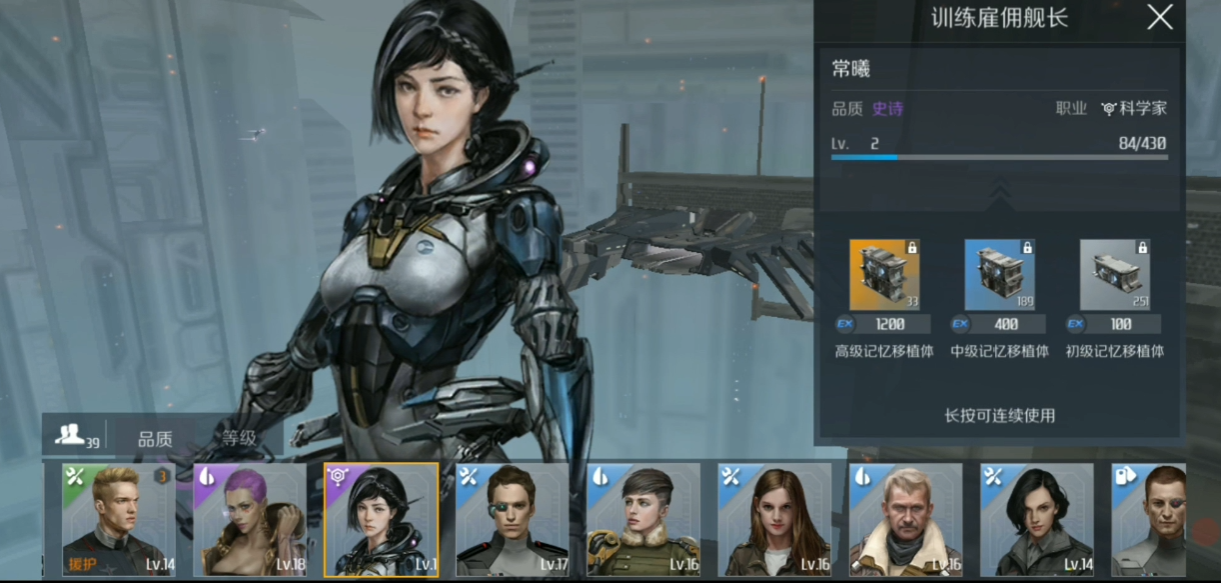1221x583 pixels.
Task: Select the blond captain marked 援护
Action: pos(119,520)
